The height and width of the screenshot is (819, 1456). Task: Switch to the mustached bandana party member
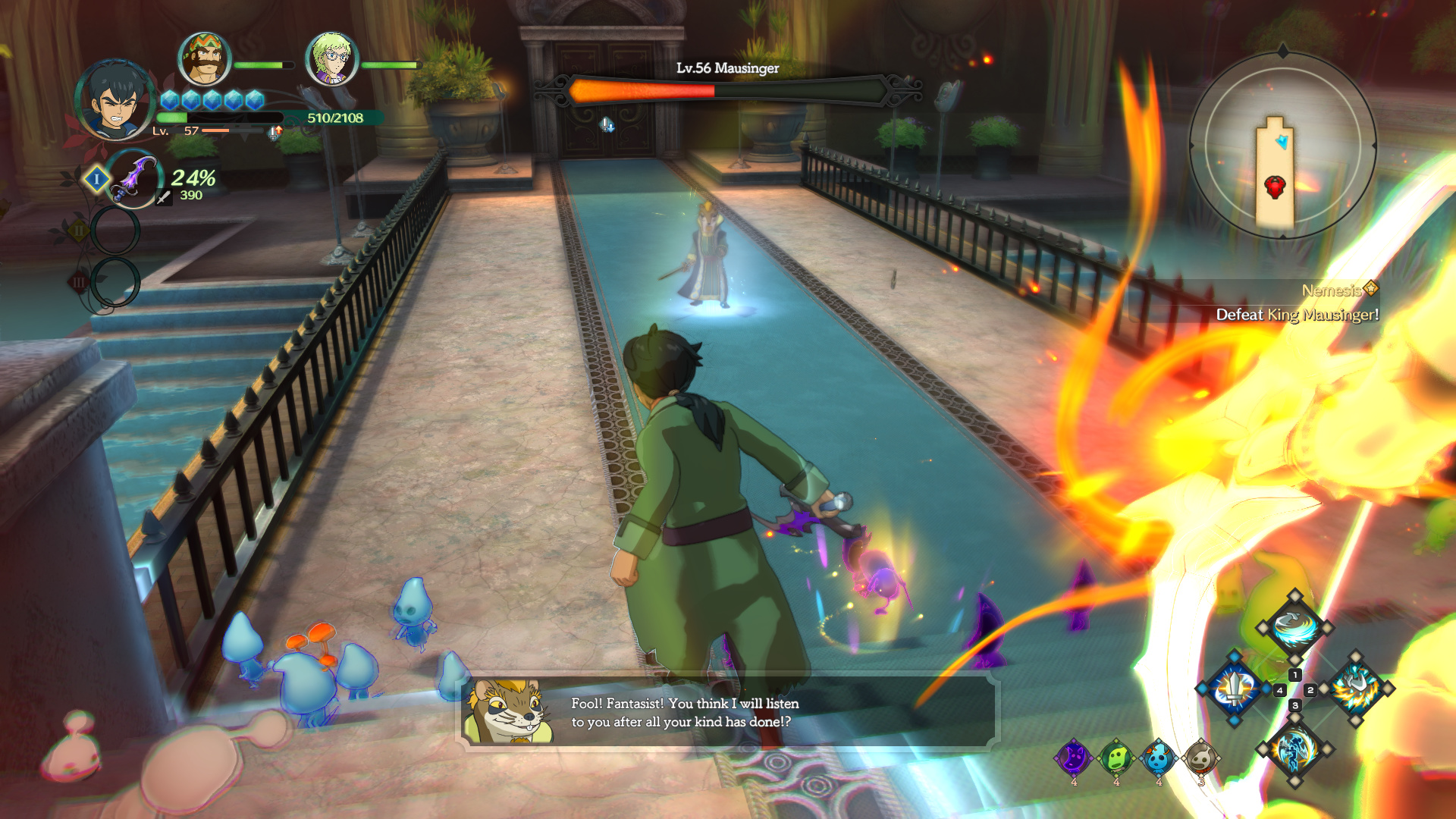coord(204,58)
